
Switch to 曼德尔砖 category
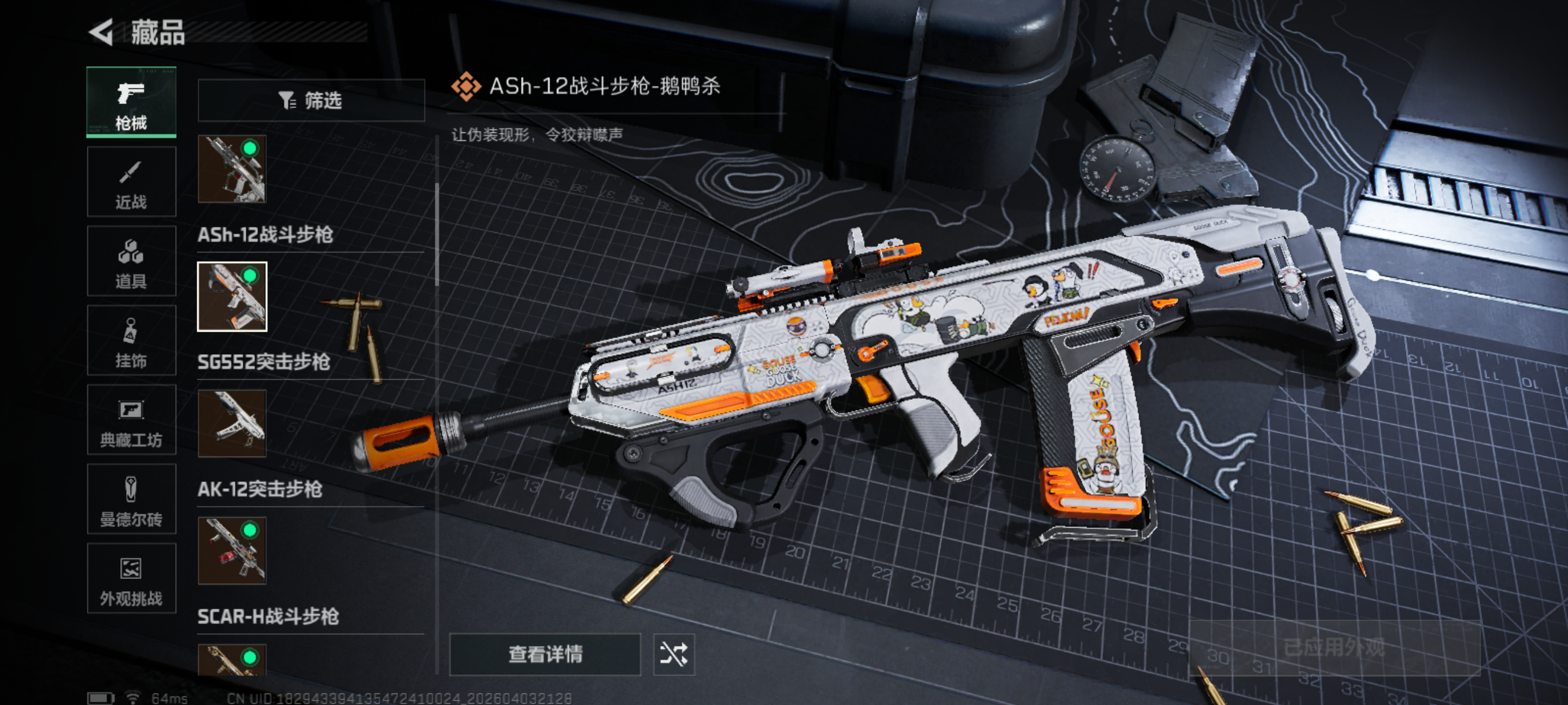click(x=131, y=499)
